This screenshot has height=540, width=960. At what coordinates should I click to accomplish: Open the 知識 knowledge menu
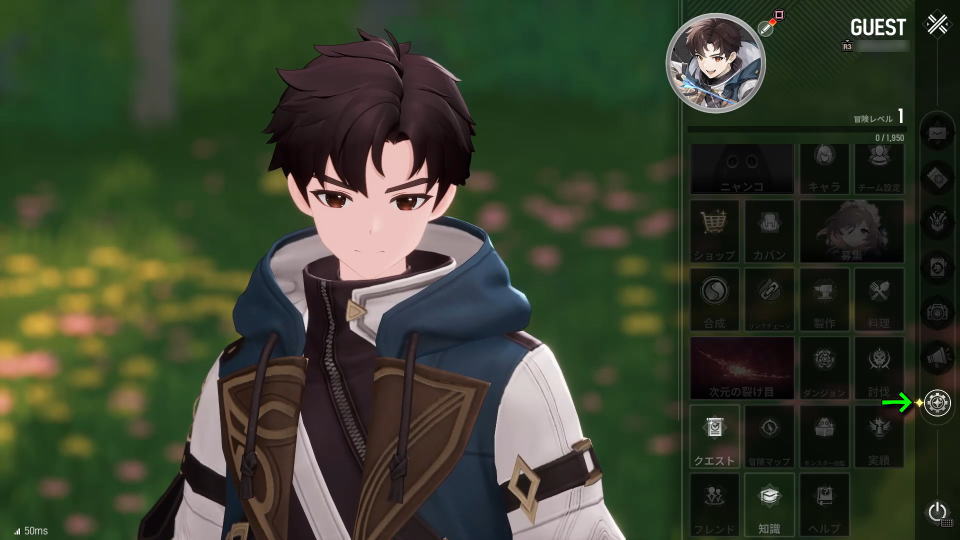coord(769,504)
